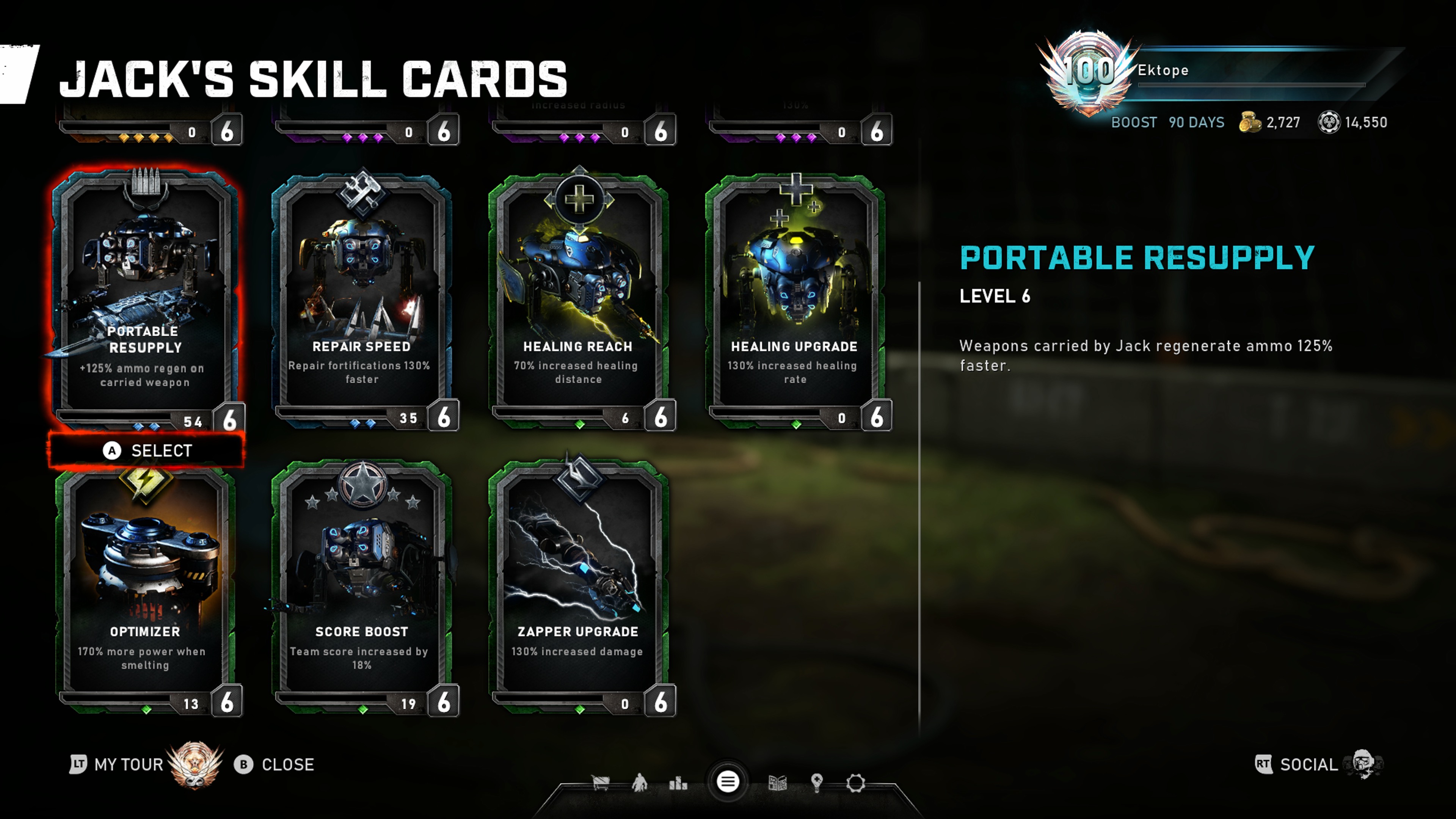Pick the Zapper Upgrade skill card
The width and height of the screenshot is (1456, 819).
pos(578,588)
